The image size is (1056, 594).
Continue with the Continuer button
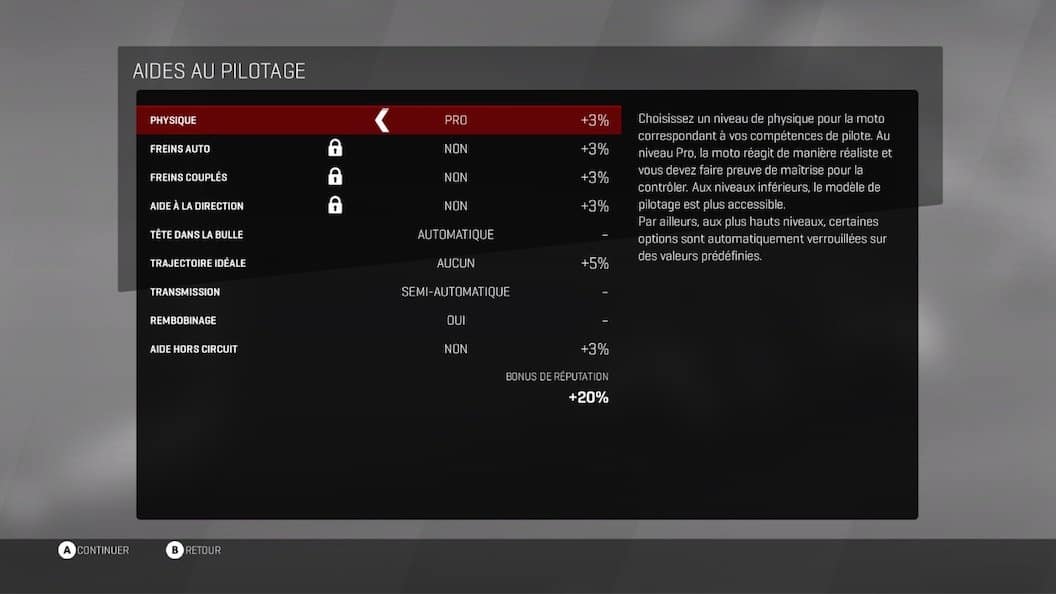pyautogui.click(x=94, y=550)
